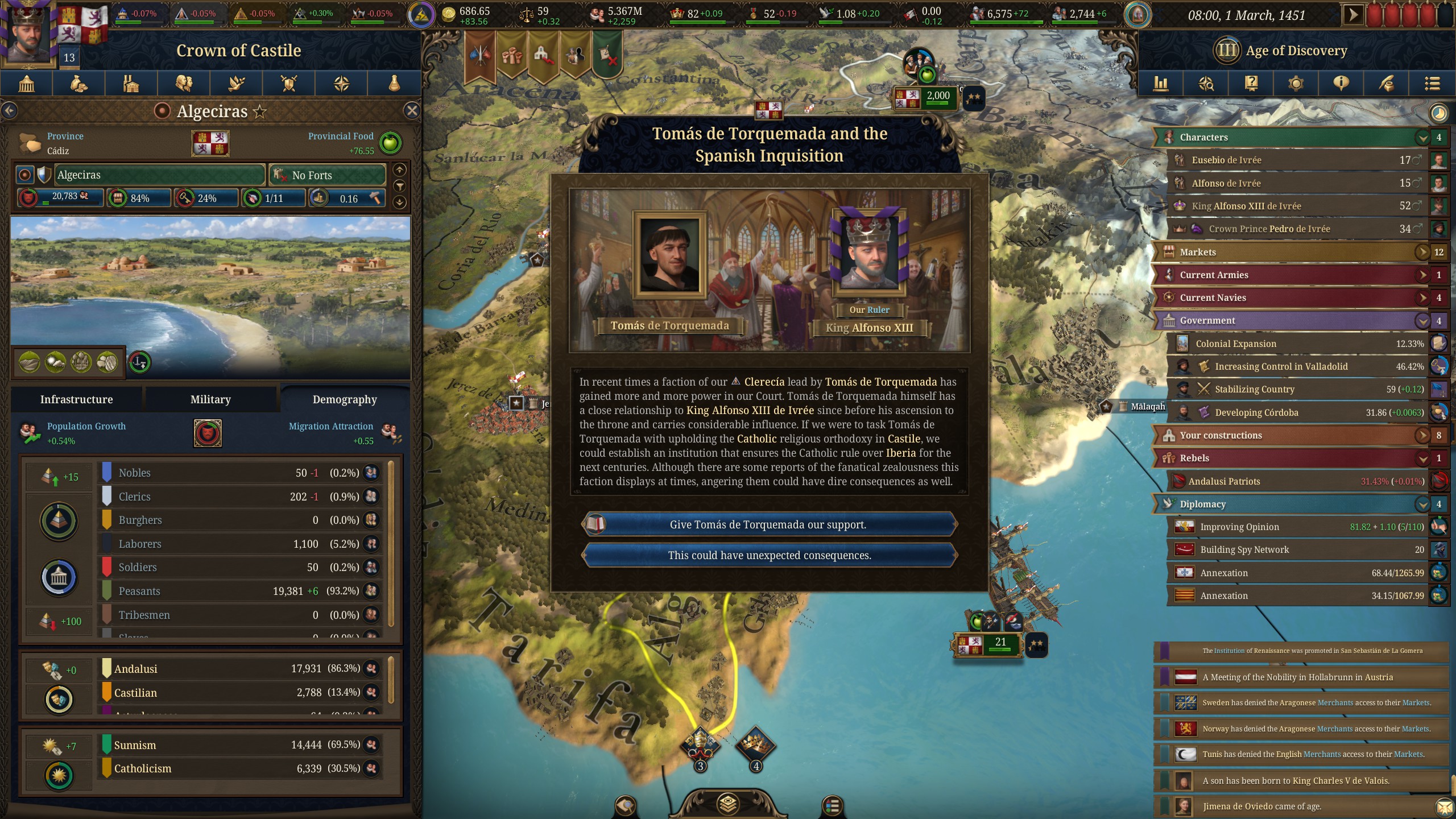Choose This could have unexpected consequences
1456x819 pixels.
point(769,555)
